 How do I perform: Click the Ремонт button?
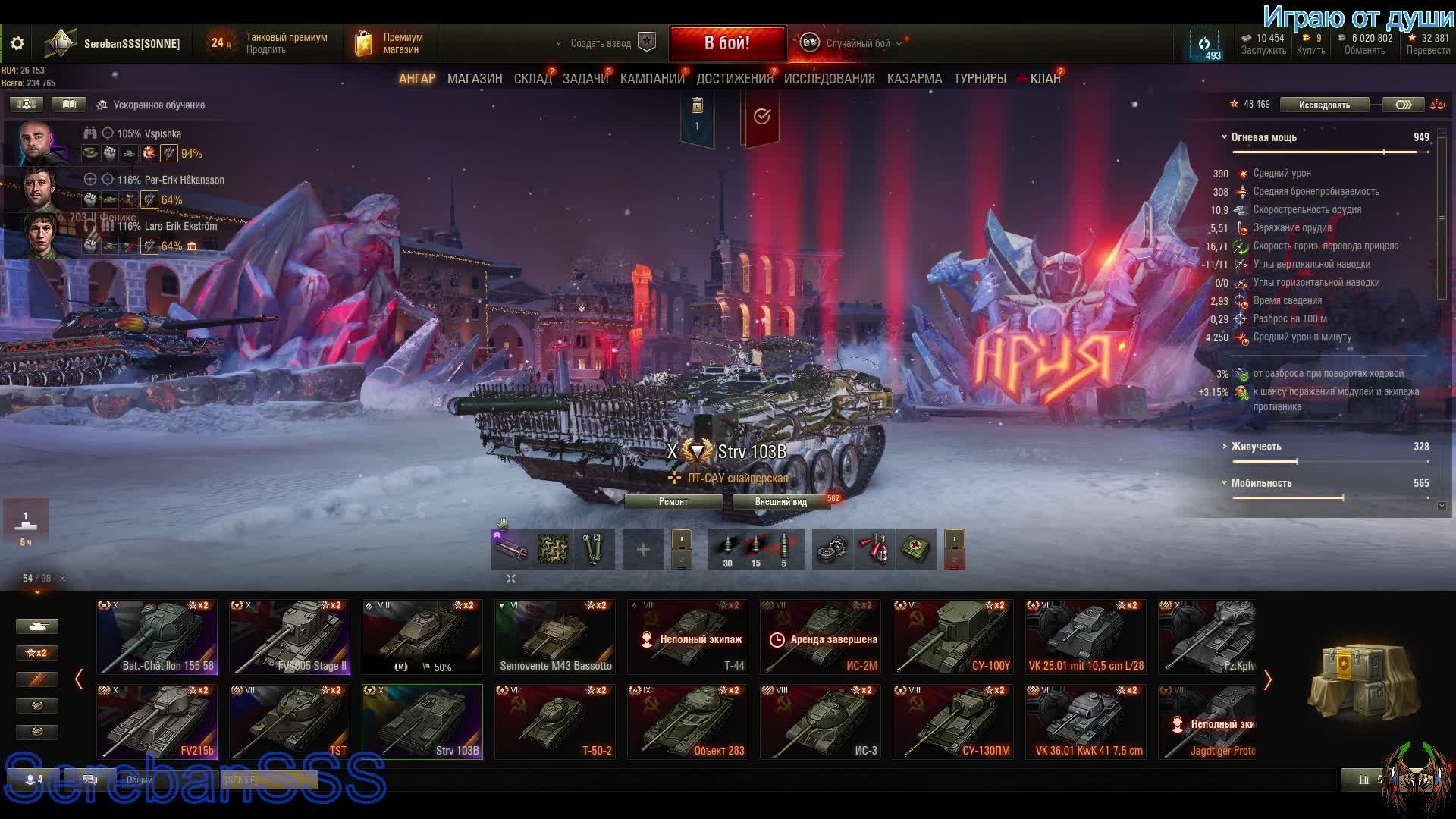(x=673, y=502)
